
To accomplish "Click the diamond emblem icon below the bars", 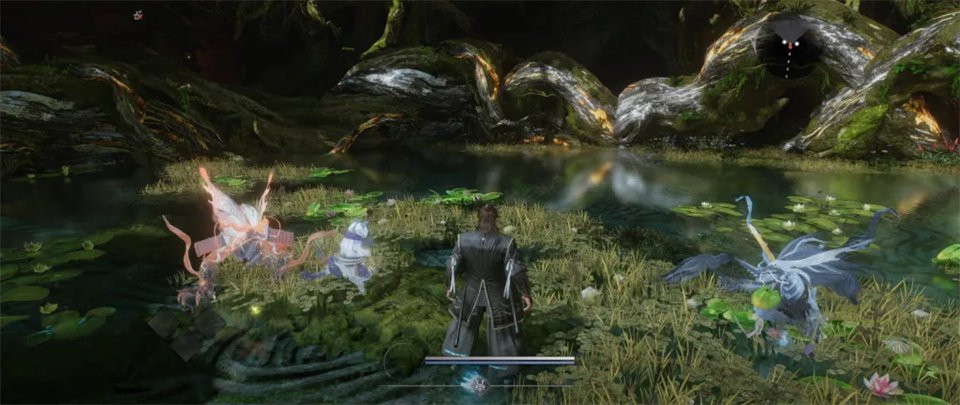I will point(480,383).
